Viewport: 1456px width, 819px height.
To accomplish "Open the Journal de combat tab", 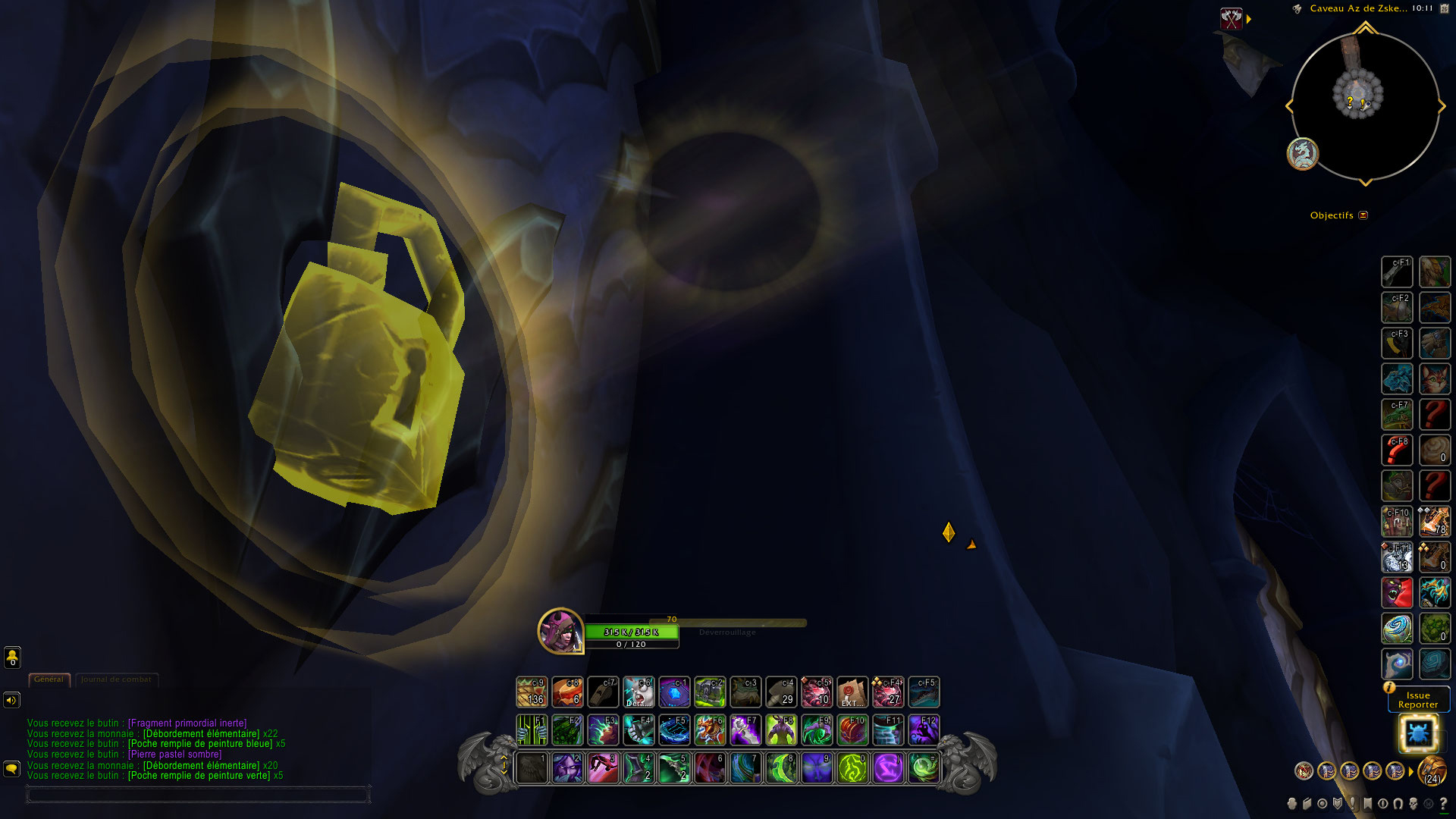I will click(x=116, y=679).
